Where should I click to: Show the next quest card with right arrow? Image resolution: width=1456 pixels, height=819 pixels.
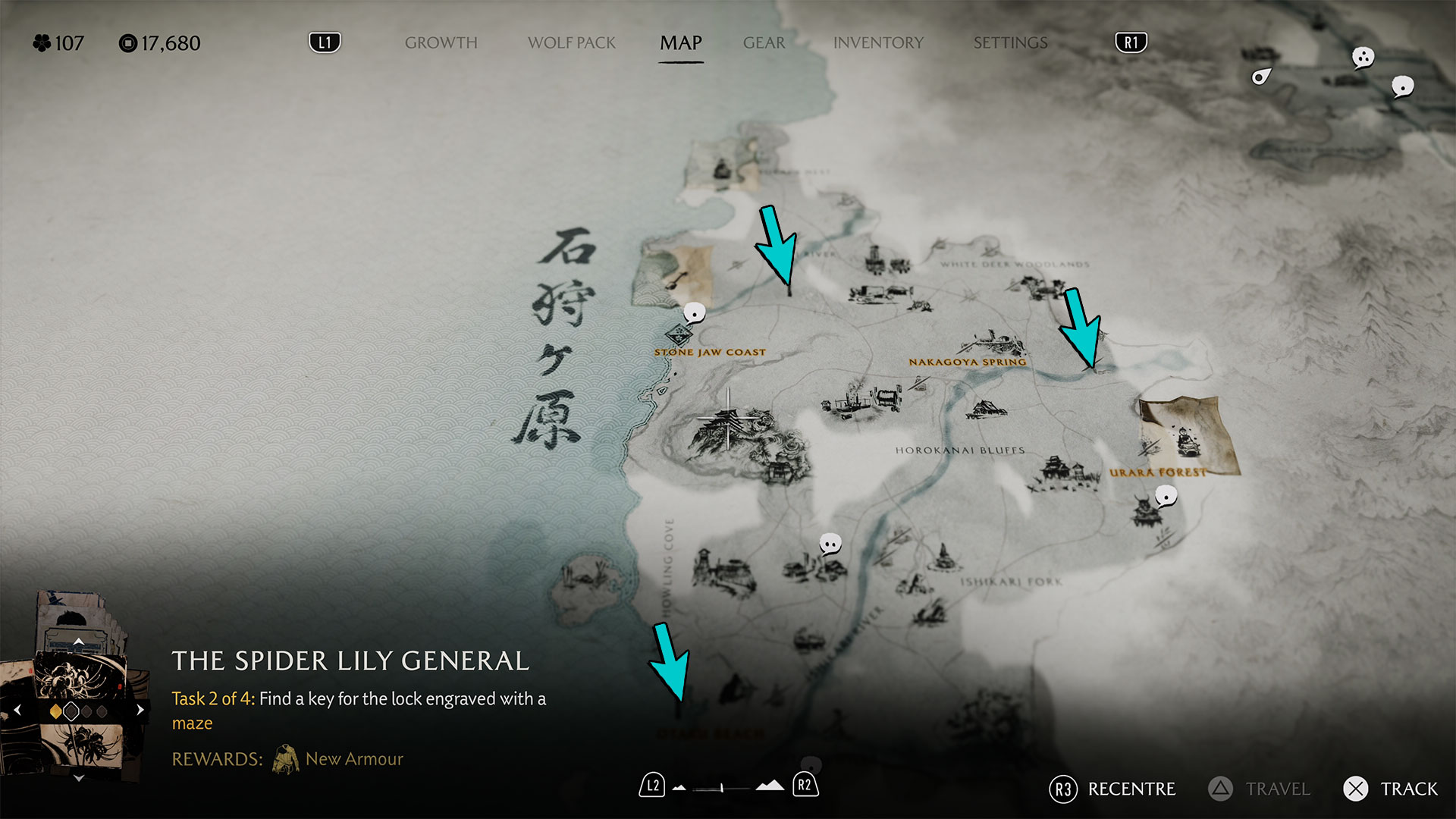pos(140,711)
